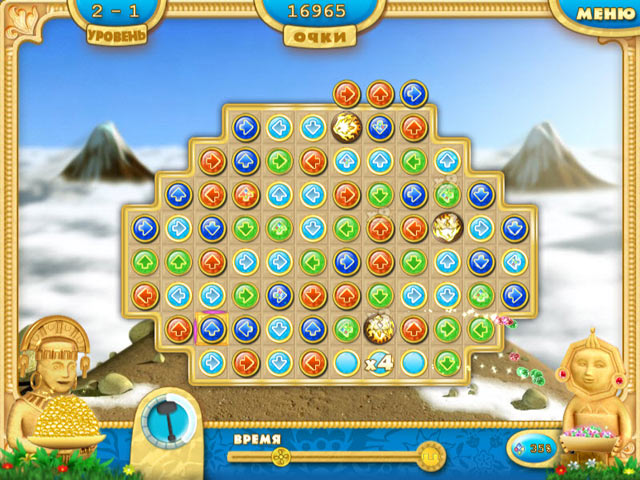Select the x4 multiplier tile
640x480 pixels.
(x=380, y=361)
